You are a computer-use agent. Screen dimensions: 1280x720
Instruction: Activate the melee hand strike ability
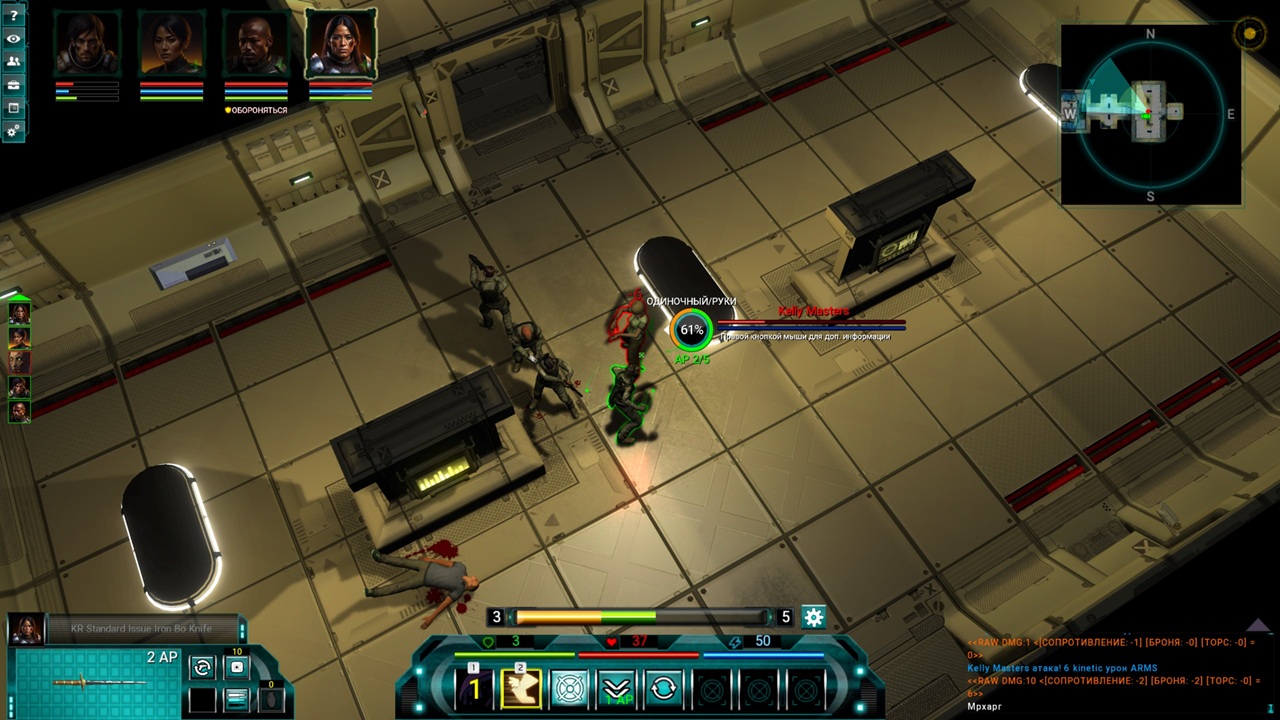coord(521,687)
